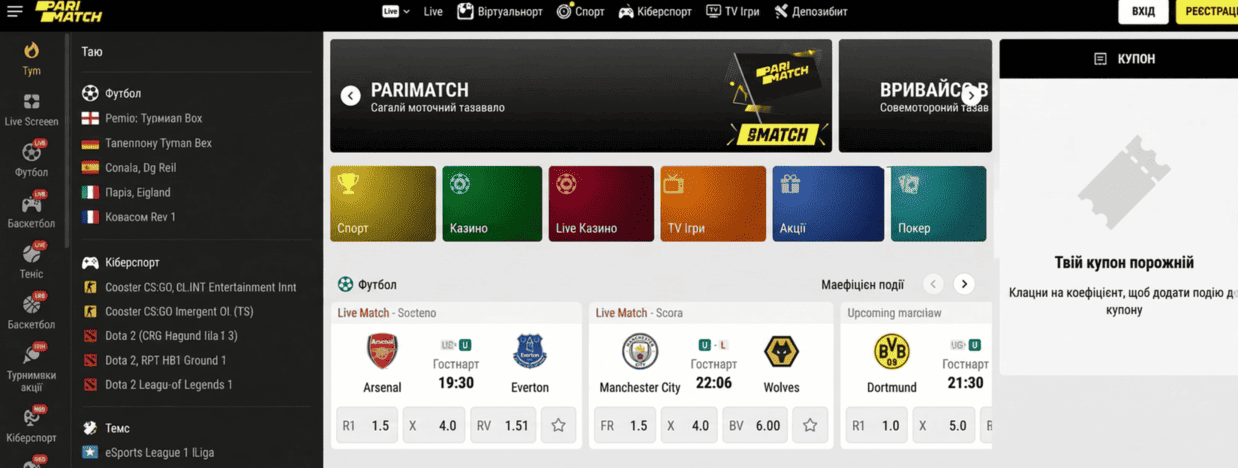This screenshot has width=1238, height=468.
Task: Open the blue Акції tile
Action: click(827, 204)
